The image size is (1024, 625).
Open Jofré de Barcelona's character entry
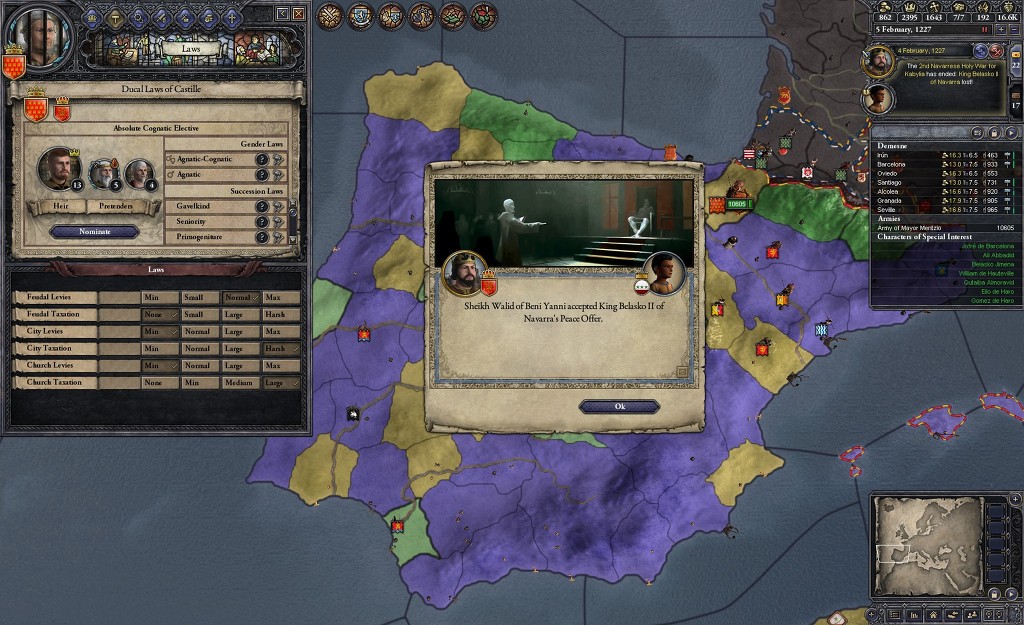click(x=945, y=246)
